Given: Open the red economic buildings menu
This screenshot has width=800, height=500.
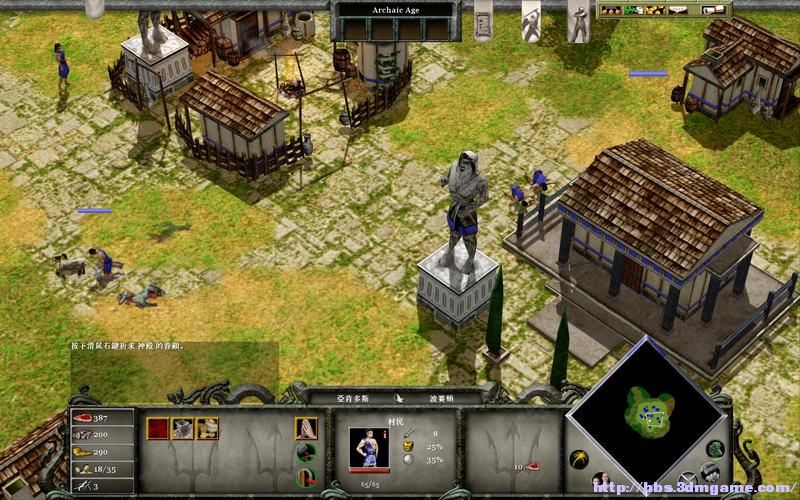Looking at the screenshot, I should 159,429.
